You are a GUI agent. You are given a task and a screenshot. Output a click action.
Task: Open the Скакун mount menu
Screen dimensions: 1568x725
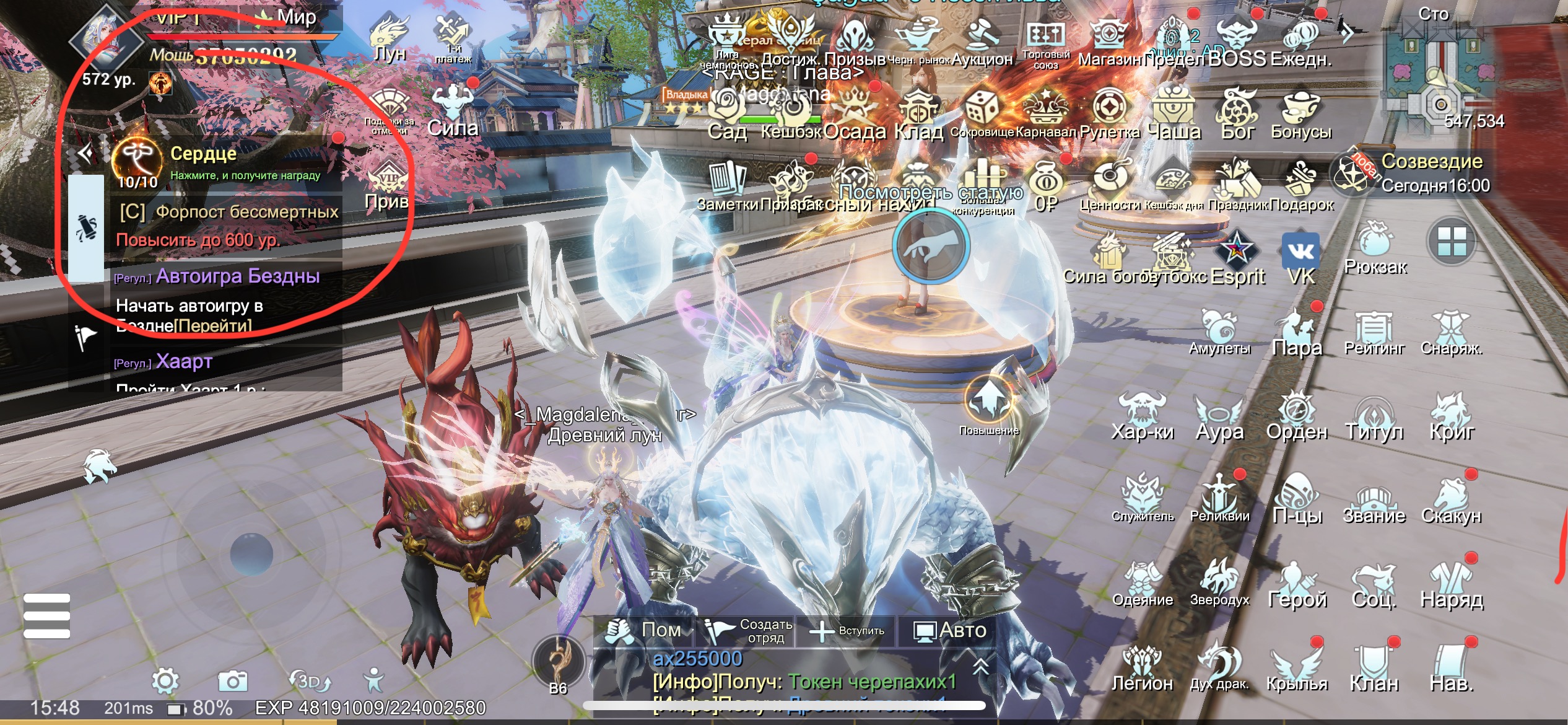point(1451,501)
